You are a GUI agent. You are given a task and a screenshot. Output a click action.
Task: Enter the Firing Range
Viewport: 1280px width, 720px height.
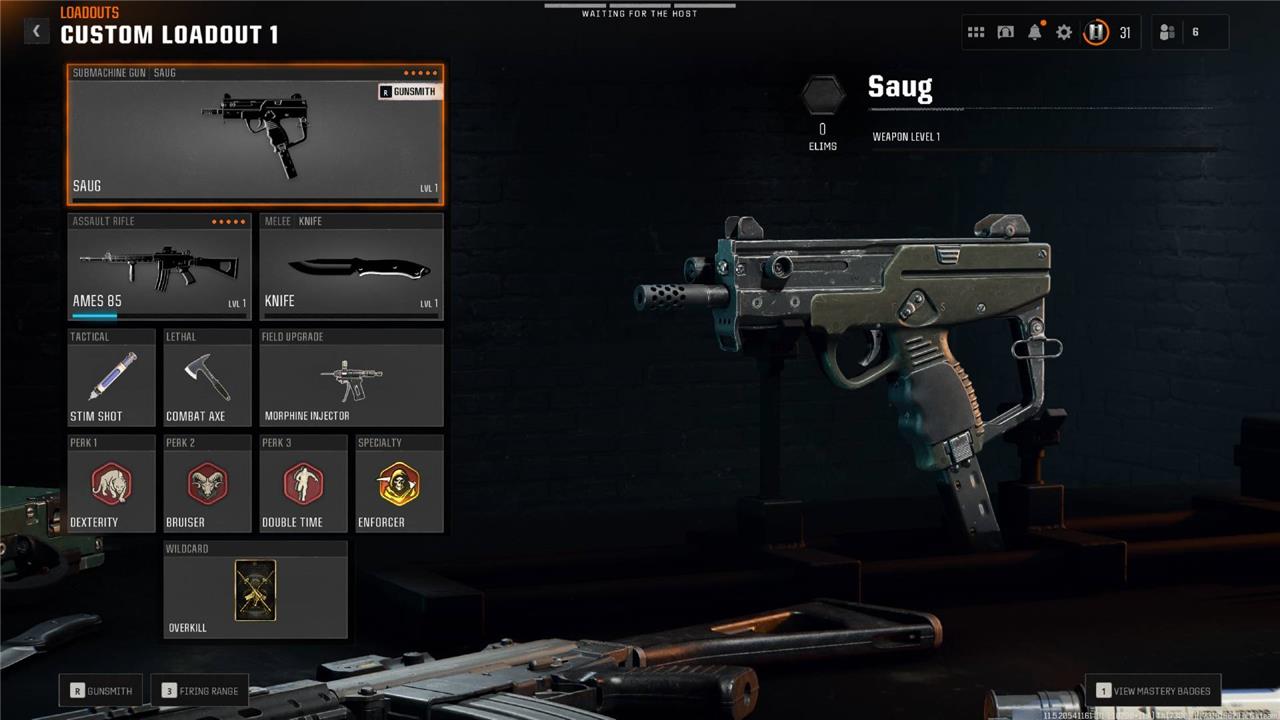pos(200,690)
